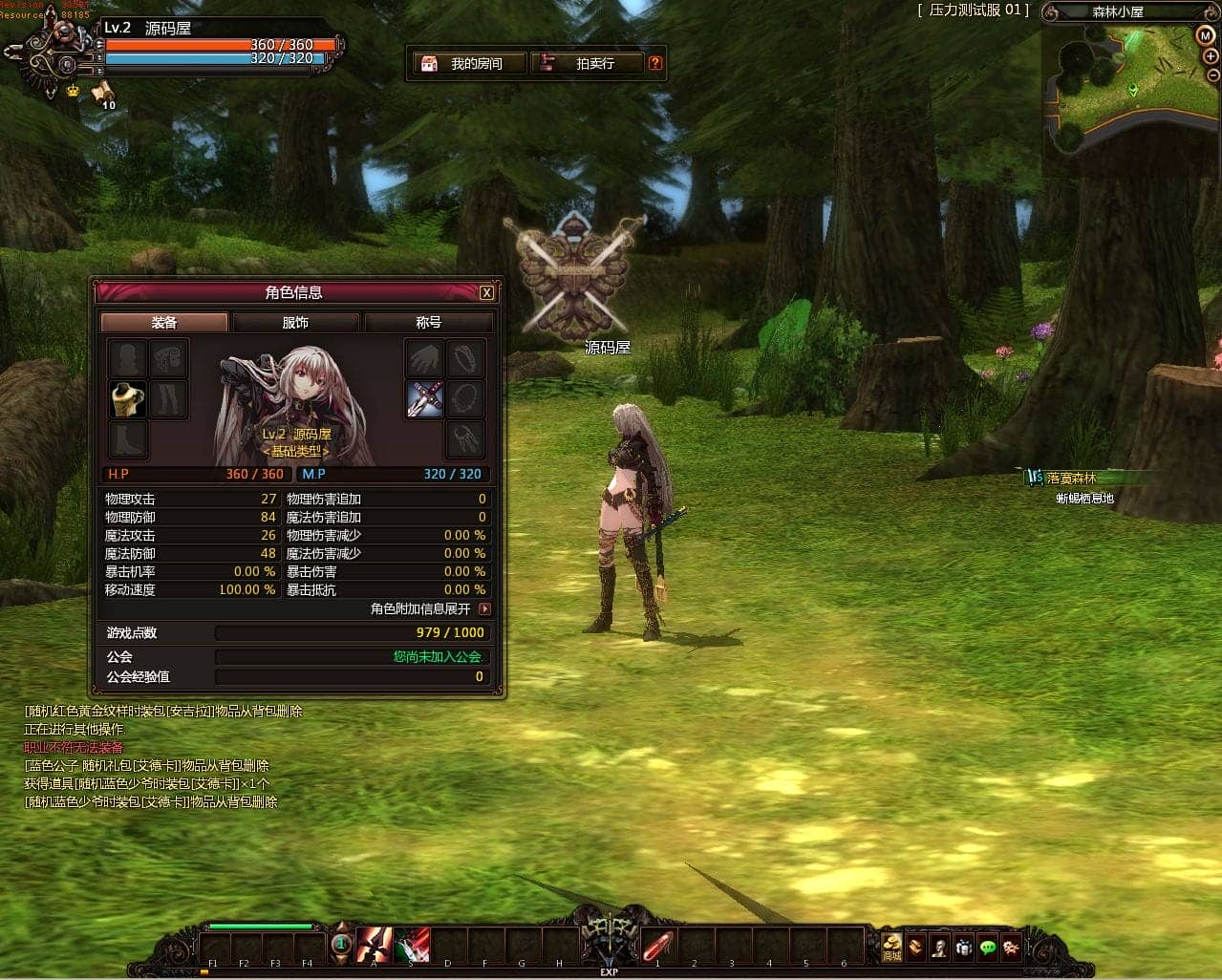This screenshot has height=980, width=1222.
Task: Close the 角色信息 character window
Action: pos(486,292)
